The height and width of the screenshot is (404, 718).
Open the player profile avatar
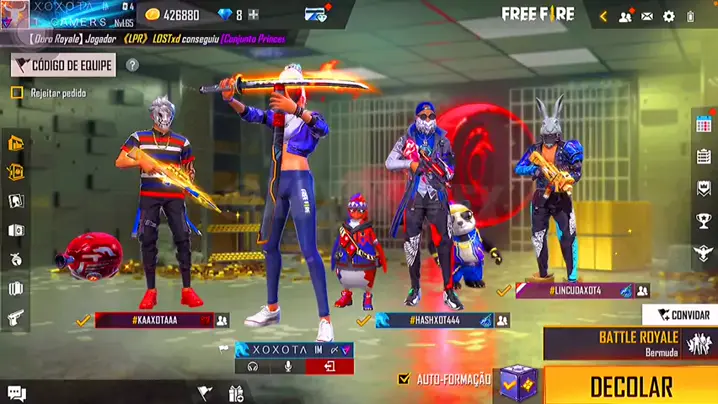point(14,15)
